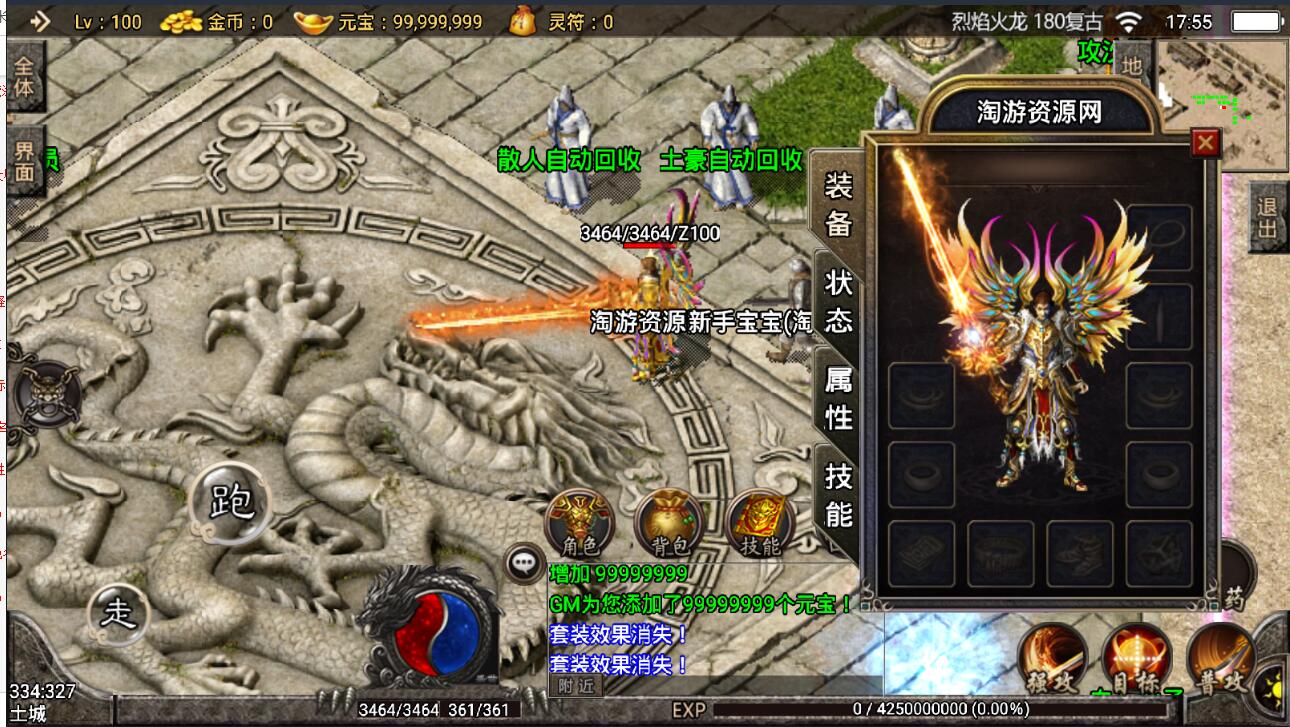Switch to the 装备 equipment tab

point(838,204)
